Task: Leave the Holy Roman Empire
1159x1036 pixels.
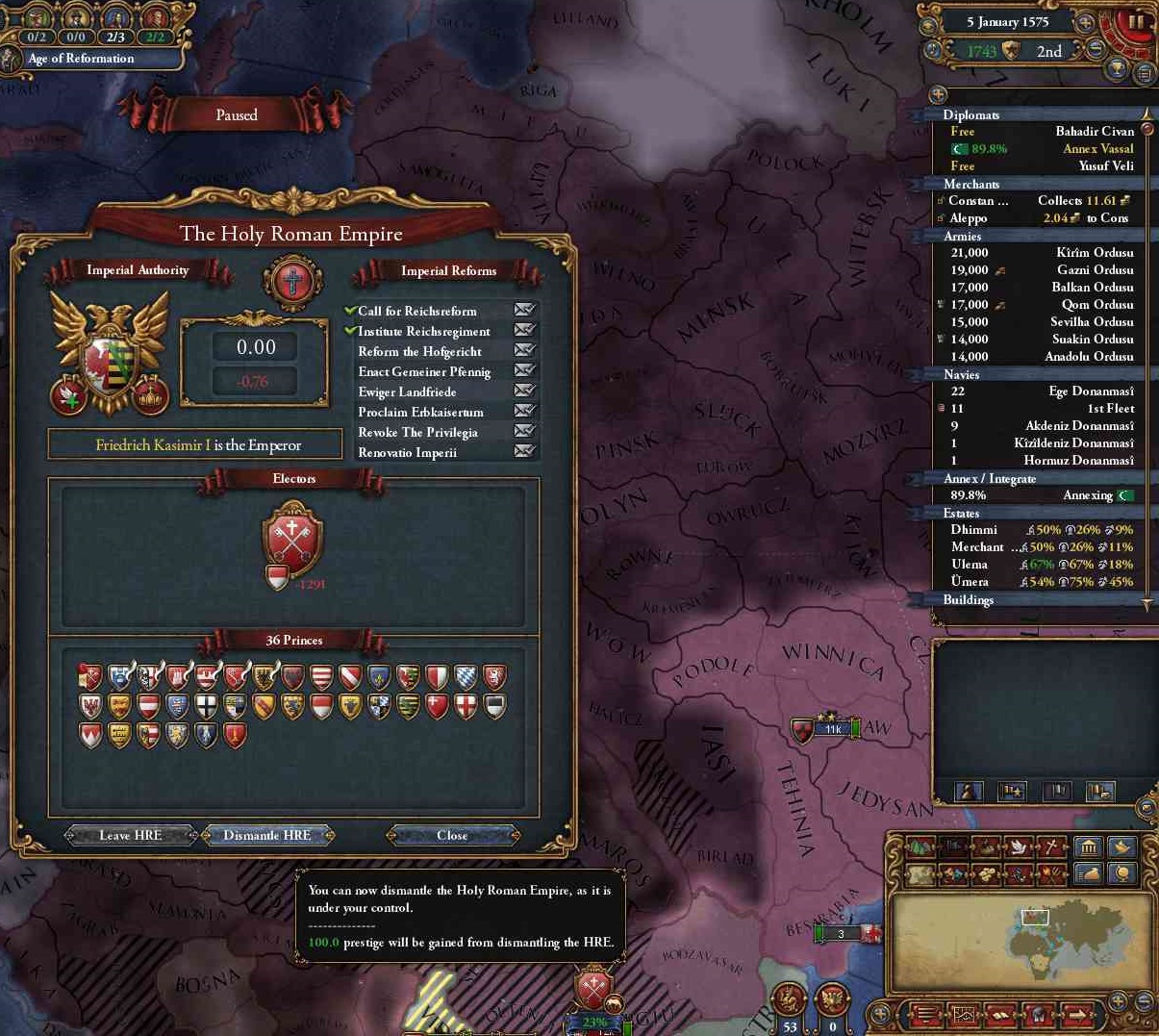Action: tap(130, 835)
